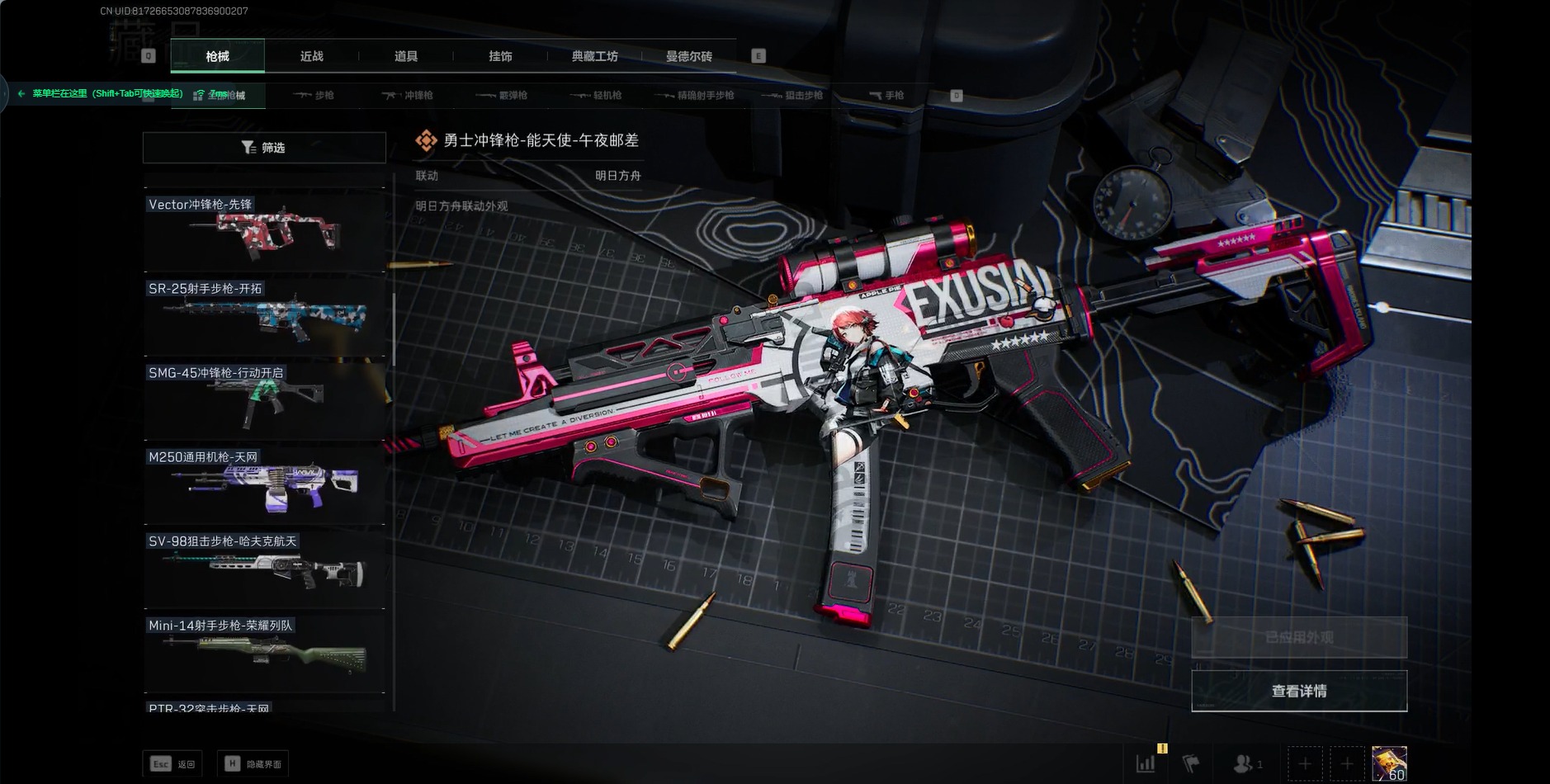Go to the 典藏工坊 workshop tab
1550x784 pixels.
(594, 56)
